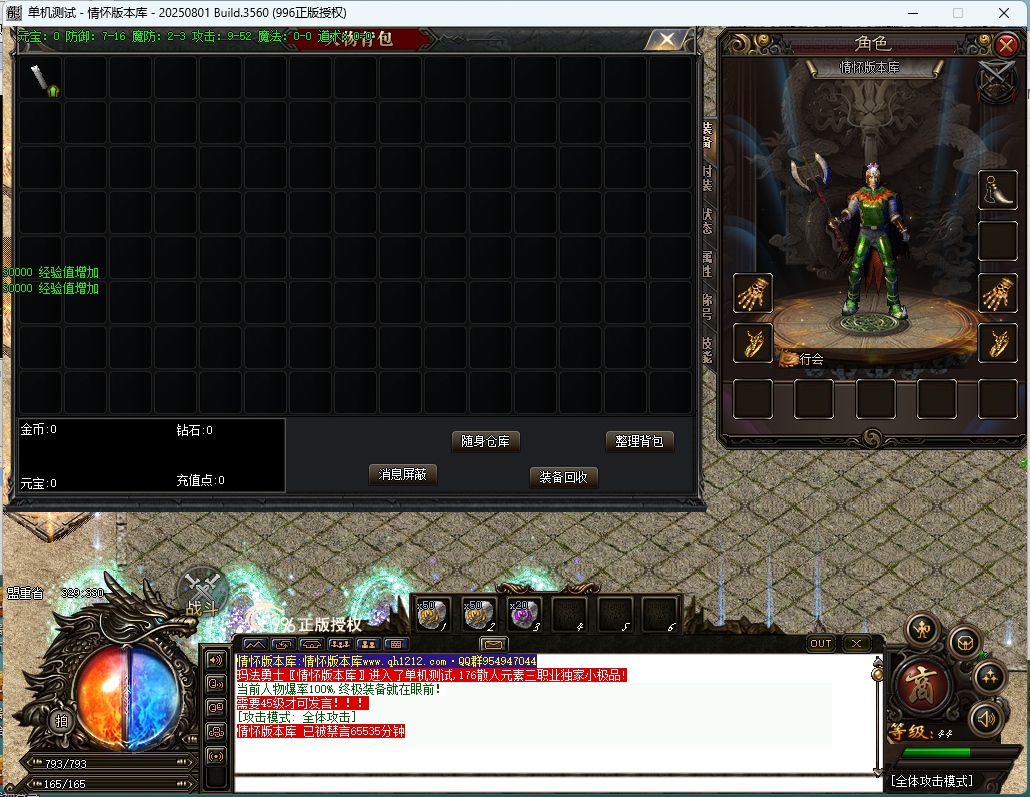Select the equipped boots slot
Screen dimensions: 1030x797
click(997, 190)
